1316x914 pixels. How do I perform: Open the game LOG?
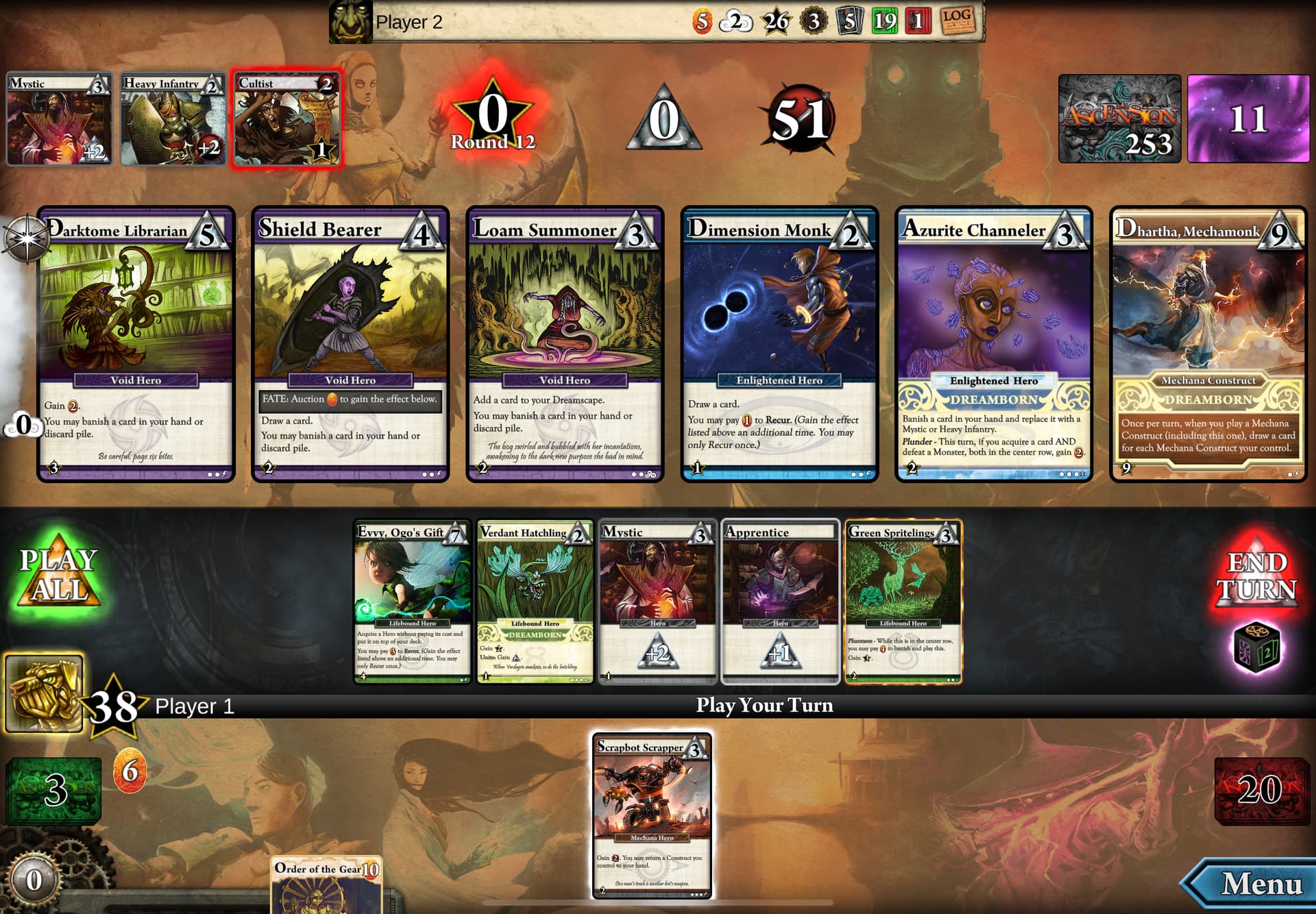(957, 21)
